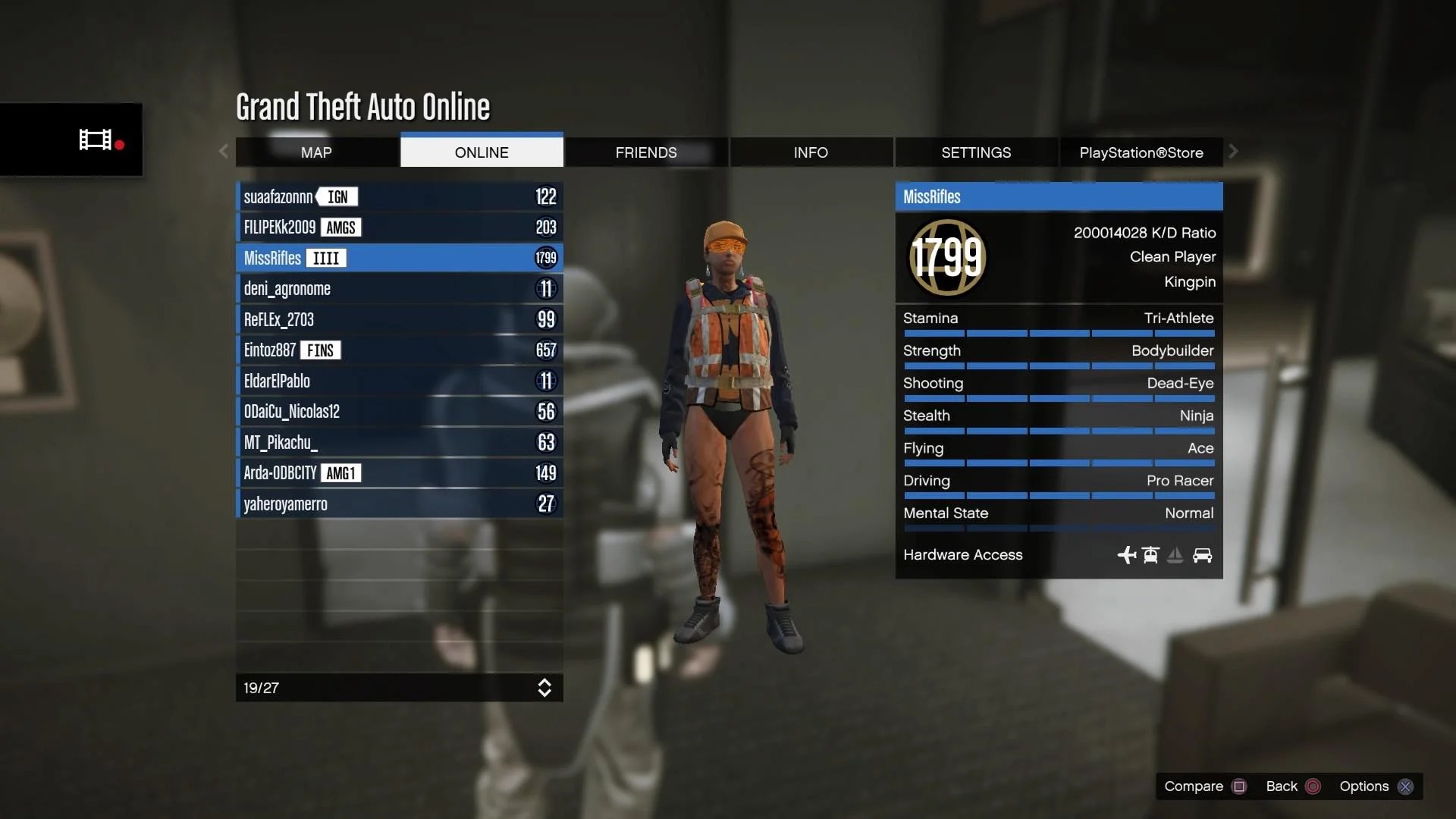This screenshot has width=1456, height=819.
Task: Click the left arrow before MAP tab
Action: pyautogui.click(x=223, y=152)
